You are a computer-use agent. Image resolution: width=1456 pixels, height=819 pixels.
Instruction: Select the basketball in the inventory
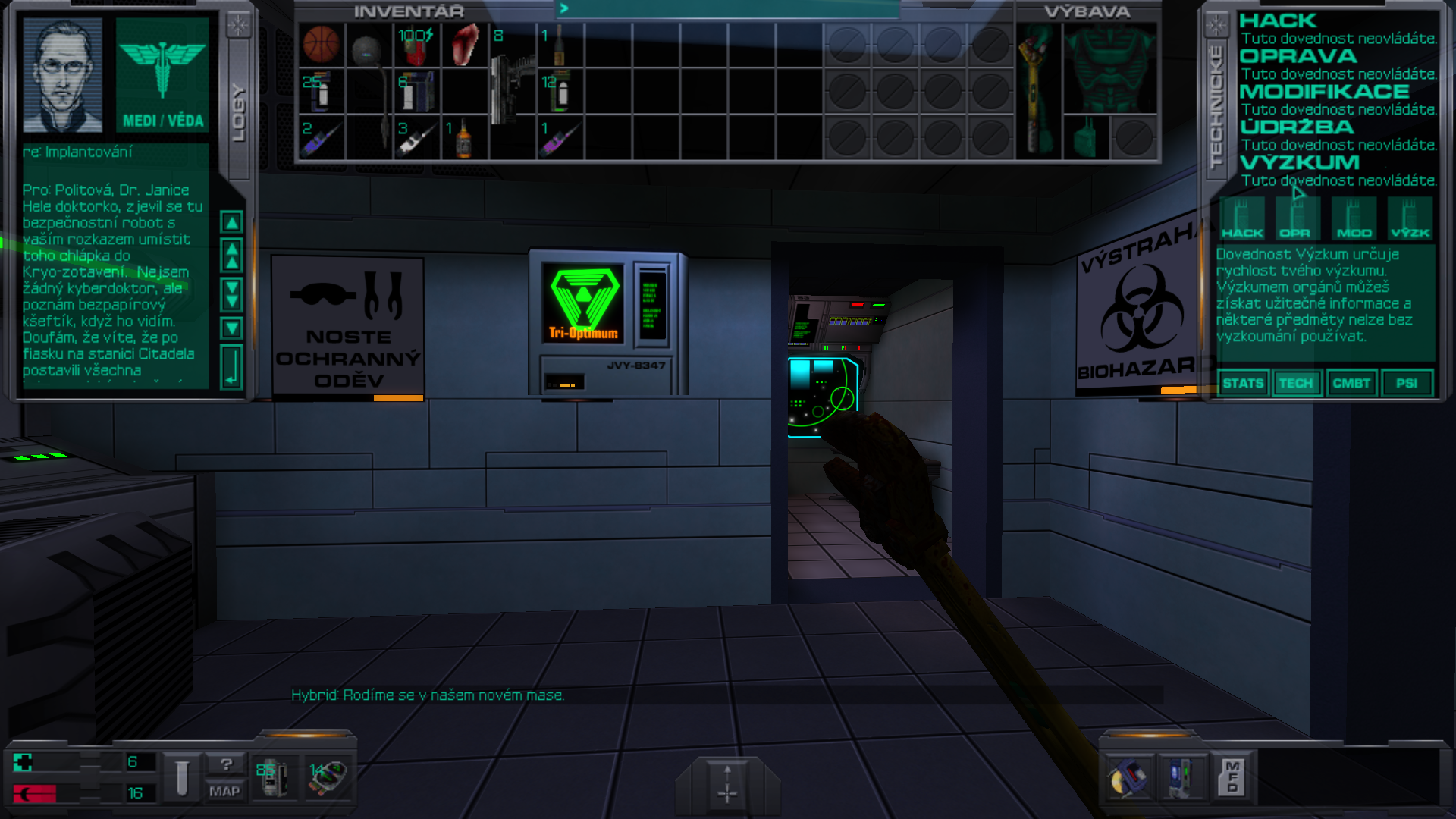322,44
